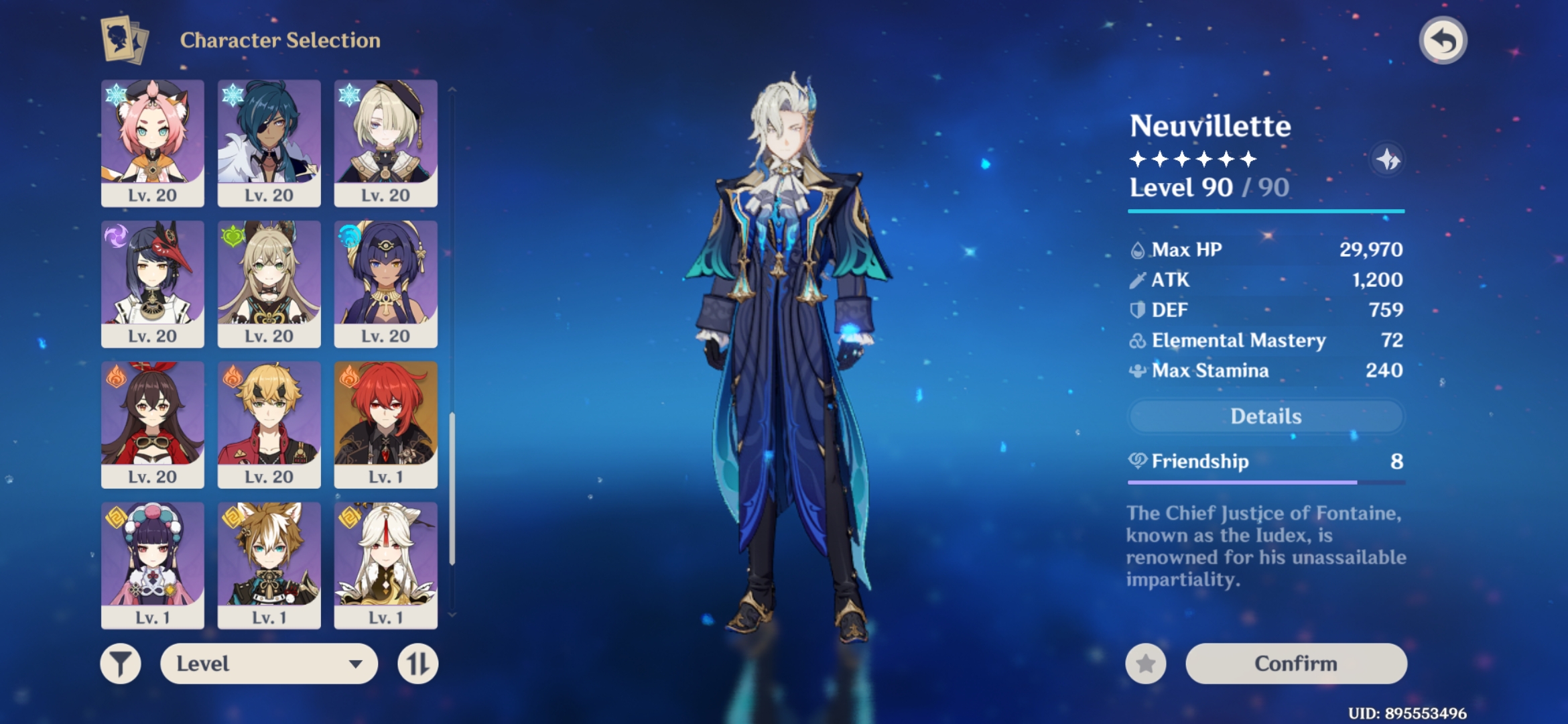
Task: Click the back arrow in top-right corner
Action: pos(1444,40)
